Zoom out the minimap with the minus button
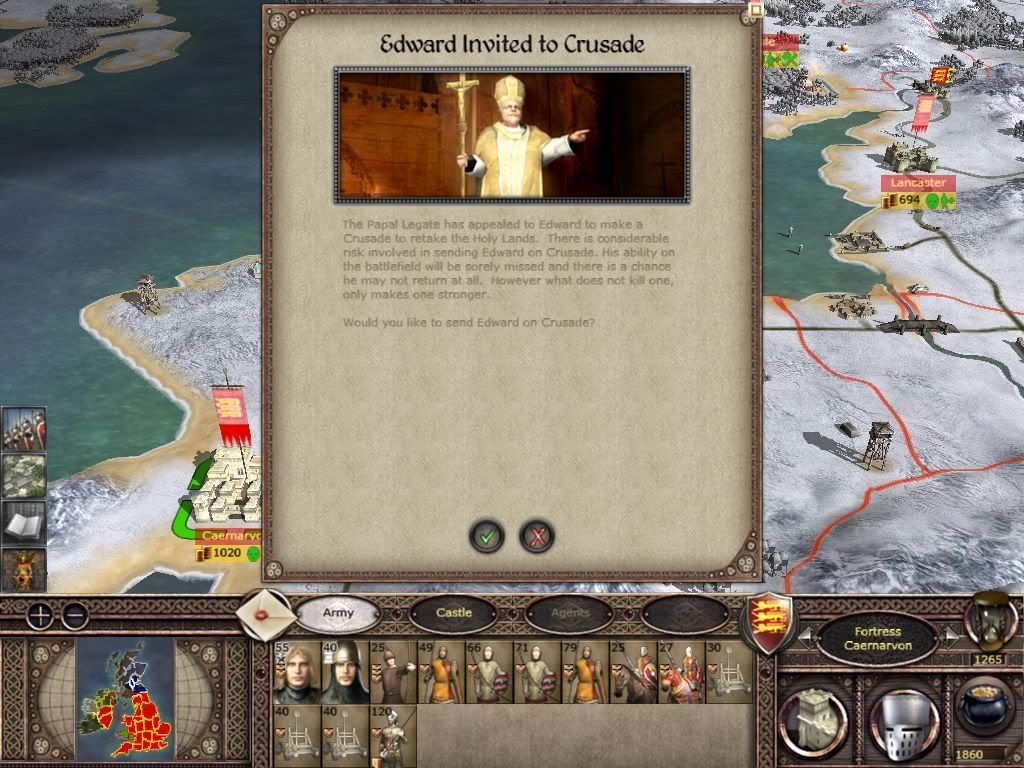 [75, 615]
